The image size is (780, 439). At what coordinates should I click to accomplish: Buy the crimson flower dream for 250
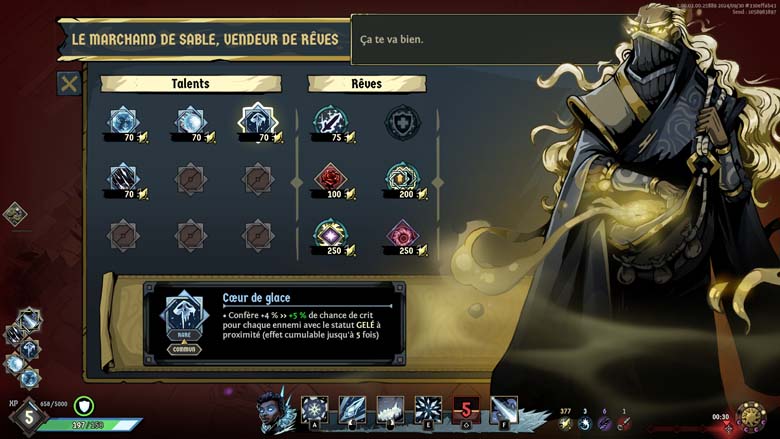(403, 235)
